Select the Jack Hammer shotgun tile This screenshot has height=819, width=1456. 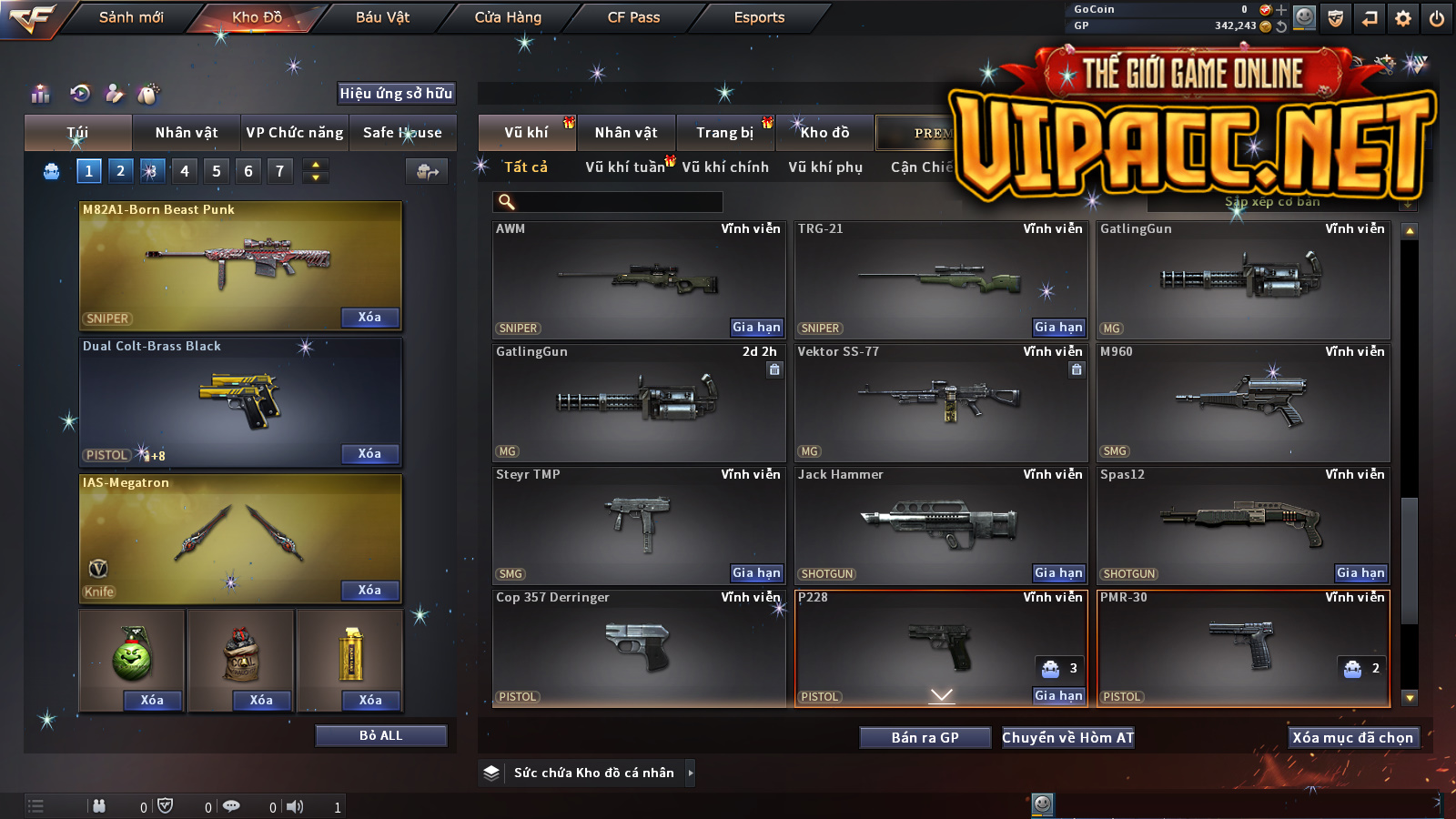[x=940, y=523]
